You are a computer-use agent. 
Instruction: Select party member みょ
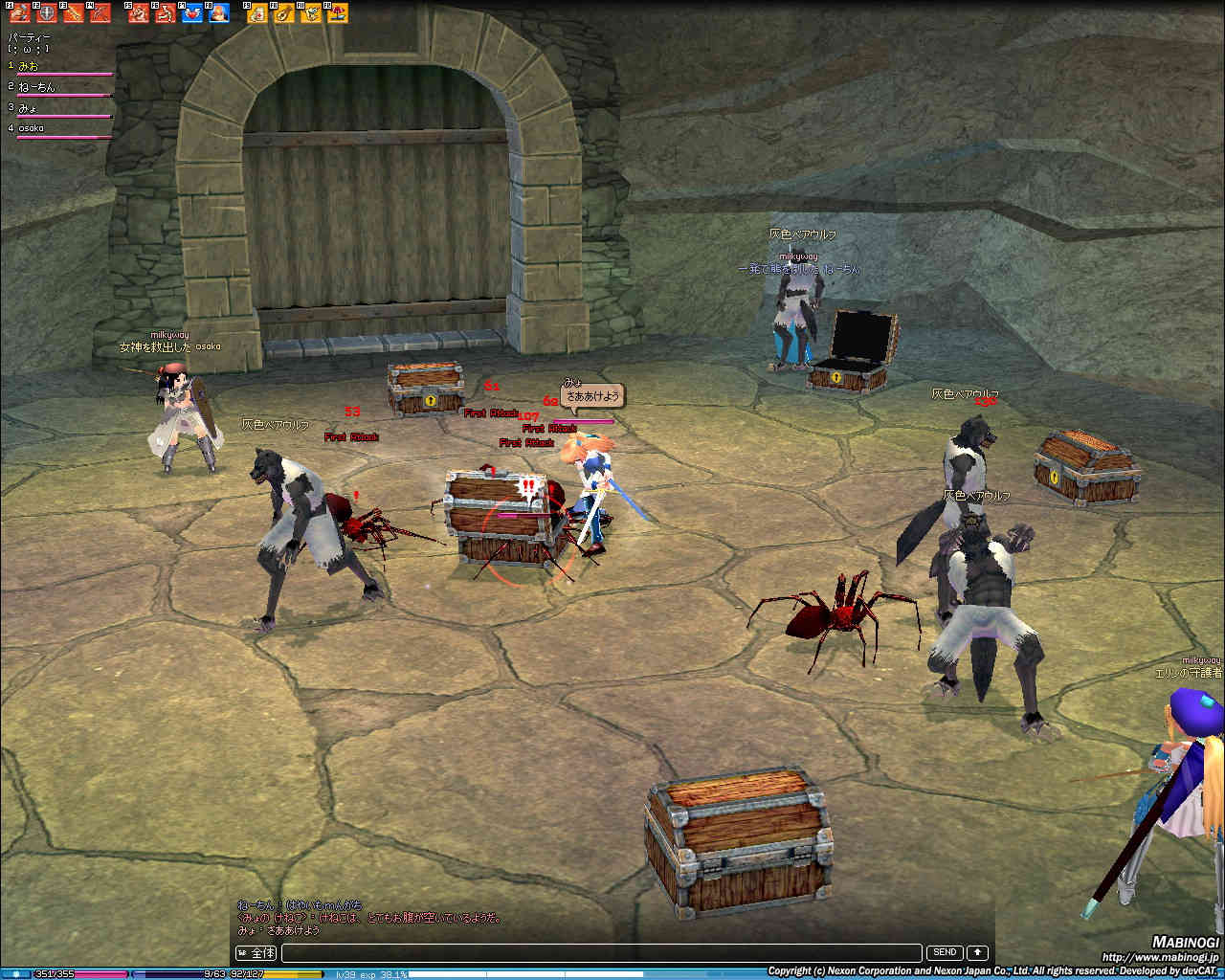tap(28, 108)
